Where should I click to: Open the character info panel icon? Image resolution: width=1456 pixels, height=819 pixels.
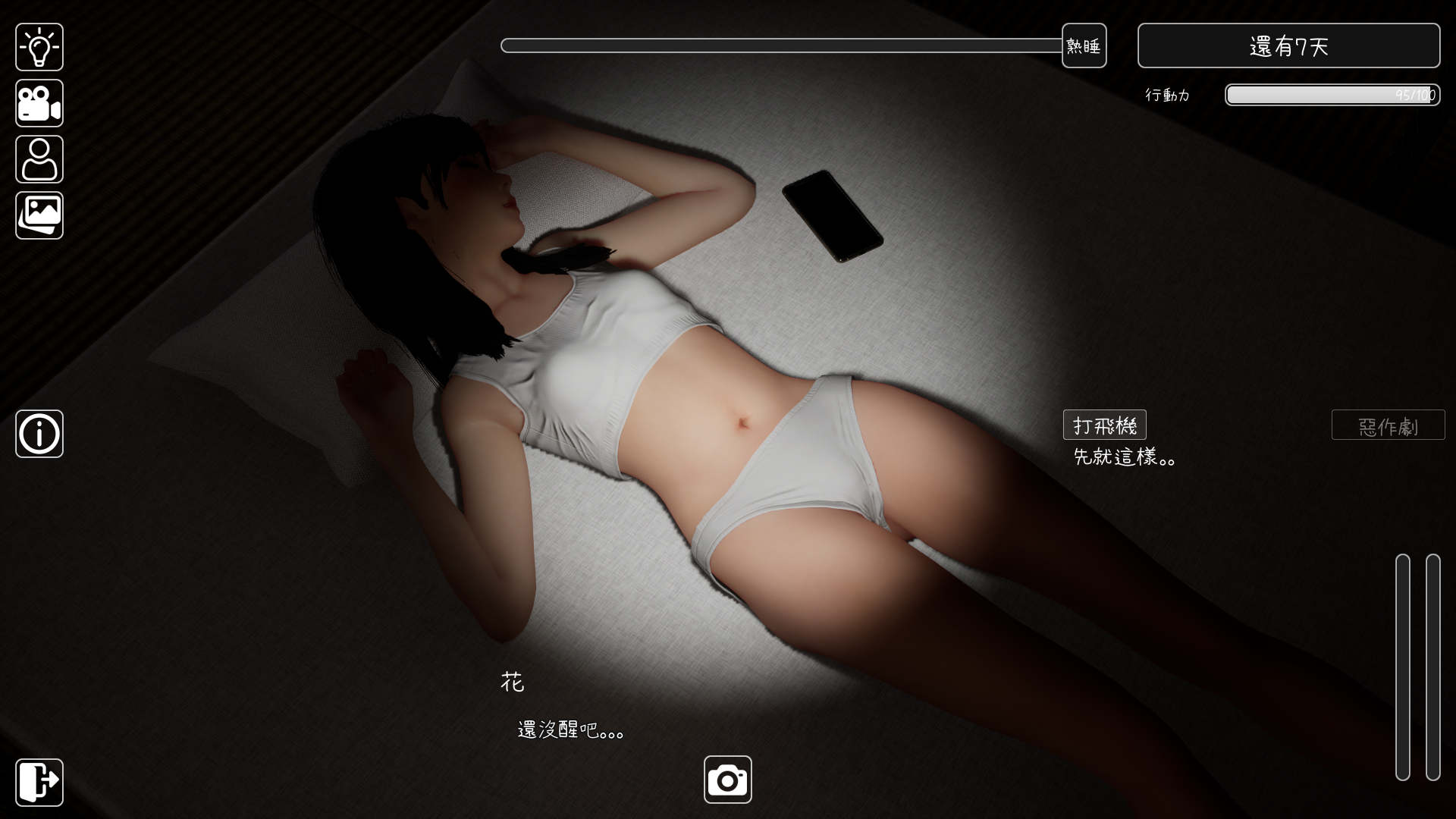tap(39, 159)
